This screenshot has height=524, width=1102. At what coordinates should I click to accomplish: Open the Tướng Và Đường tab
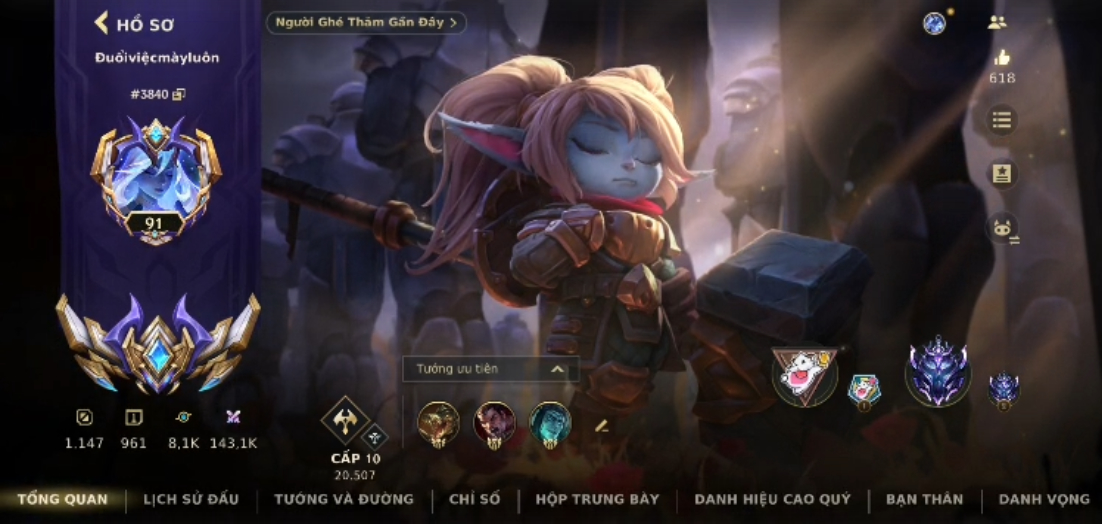pyautogui.click(x=344, y=499)
